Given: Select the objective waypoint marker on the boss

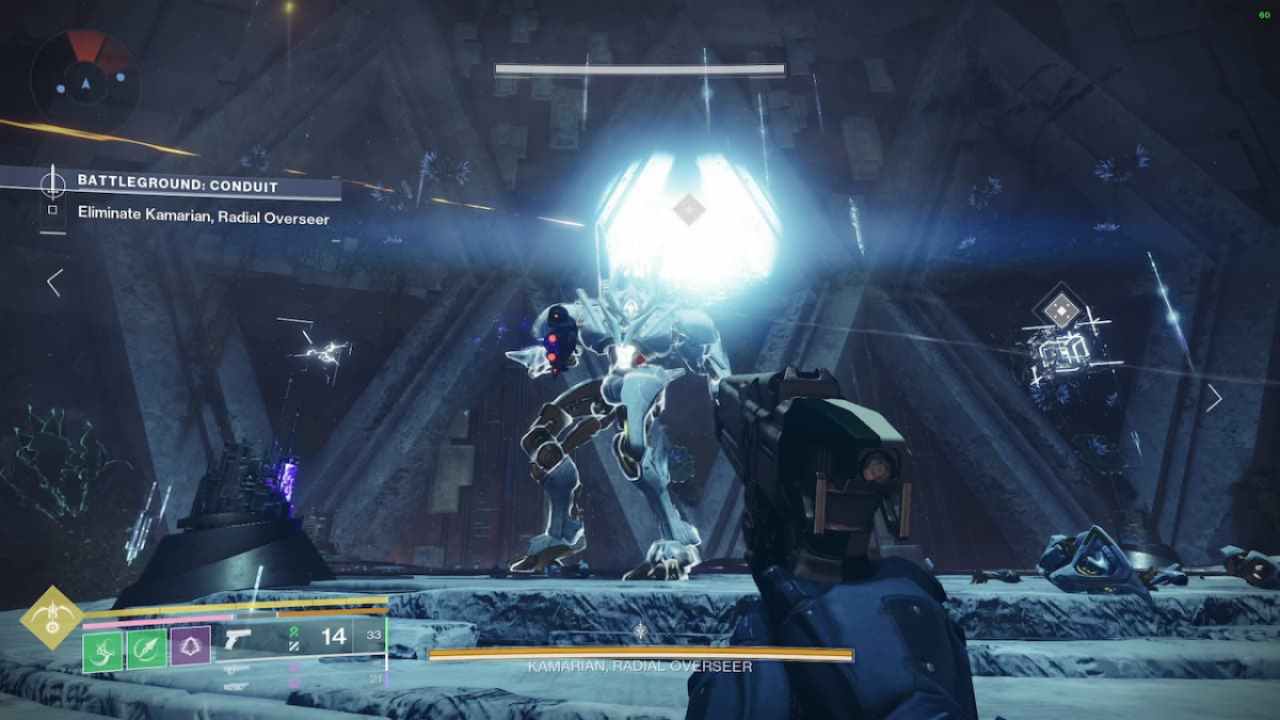Looking at the screenshot, I should (x=688, y=209).
